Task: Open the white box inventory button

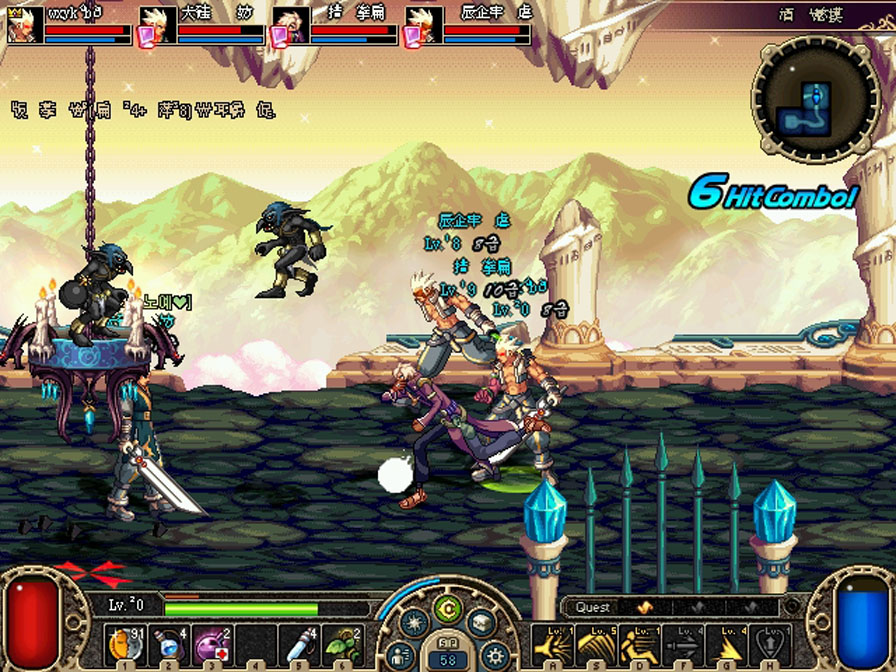Action: tap(482, 624)
